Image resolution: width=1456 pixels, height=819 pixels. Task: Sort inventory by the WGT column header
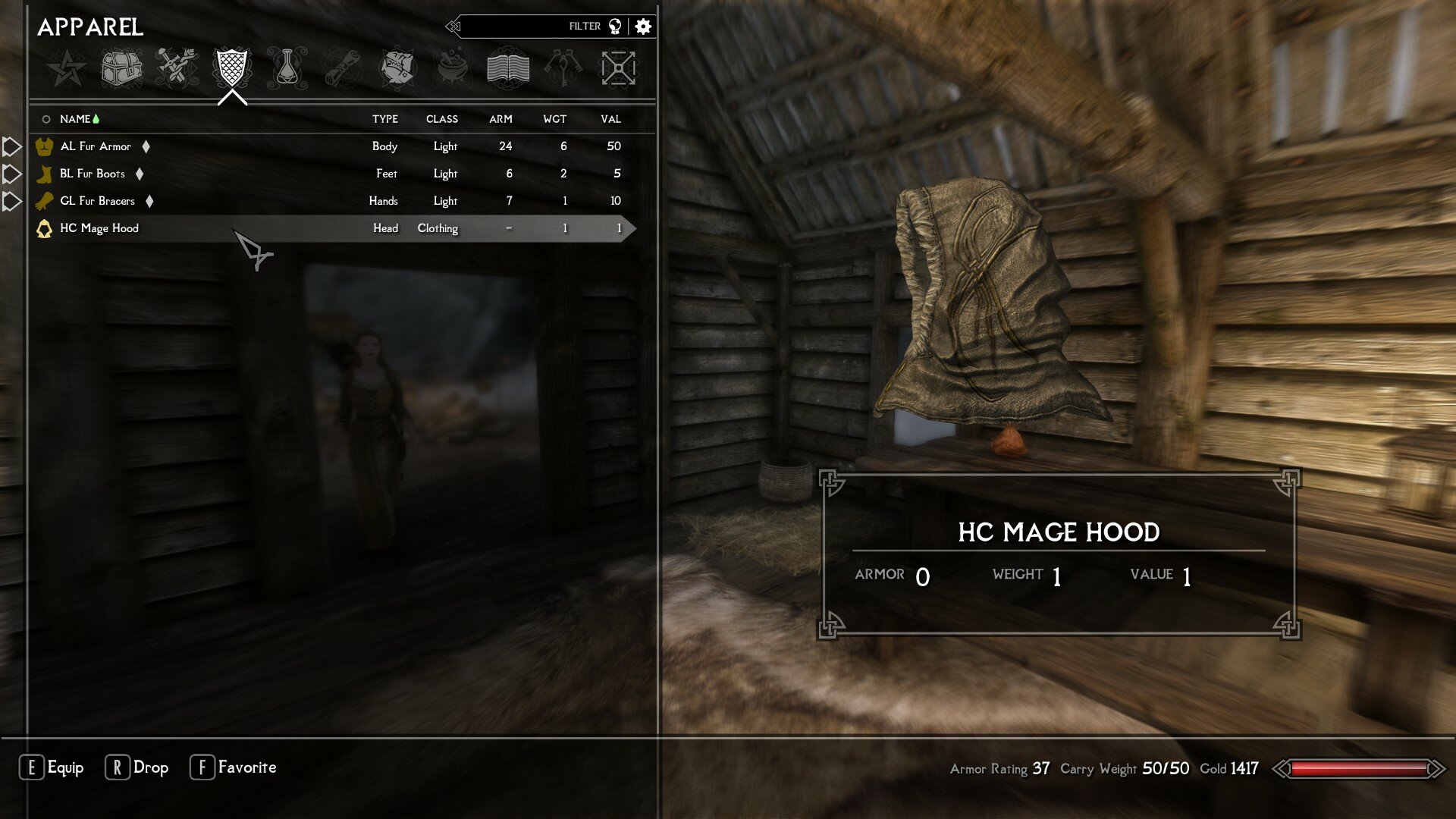point(554,119)
